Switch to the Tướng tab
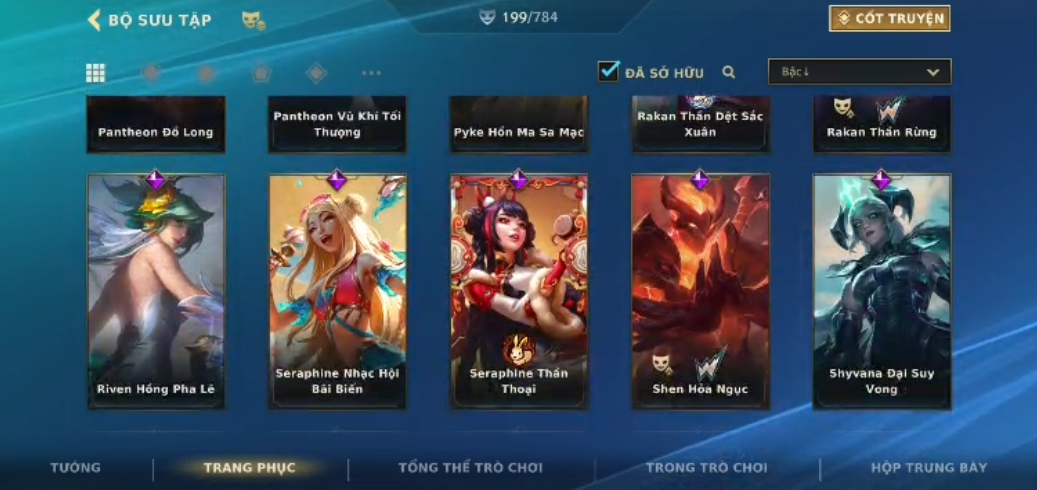This screenshot has width=1037, height=490. 76,468
